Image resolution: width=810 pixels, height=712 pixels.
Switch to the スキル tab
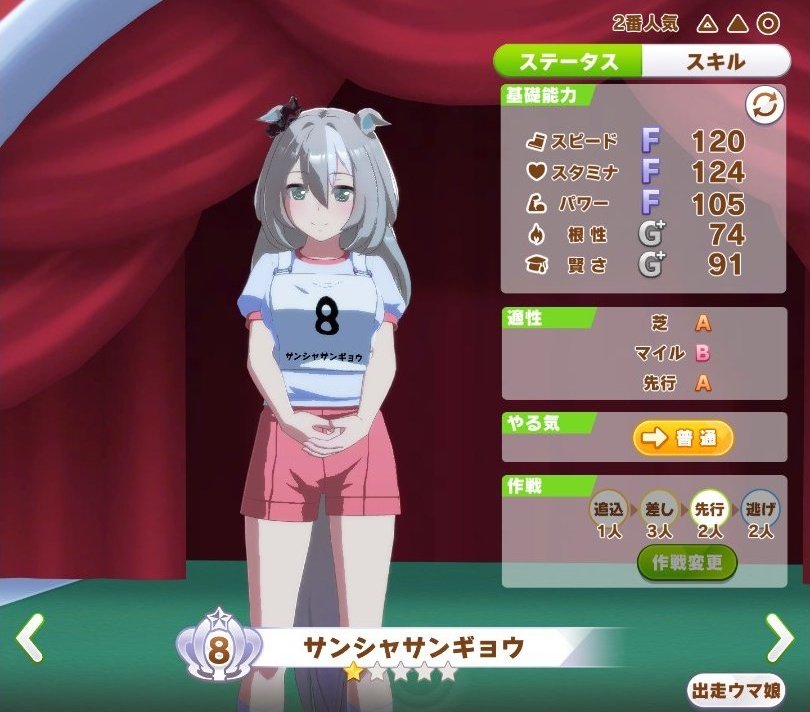click(714, 62)
